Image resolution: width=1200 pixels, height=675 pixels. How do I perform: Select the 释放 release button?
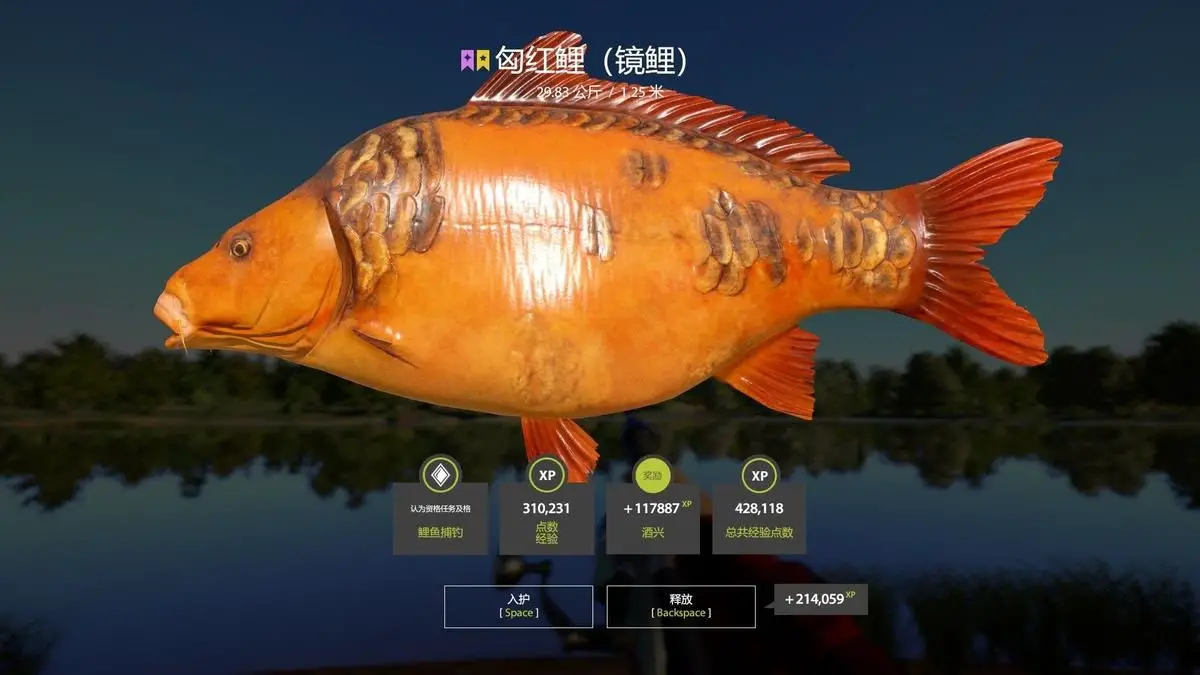[681, 606]
